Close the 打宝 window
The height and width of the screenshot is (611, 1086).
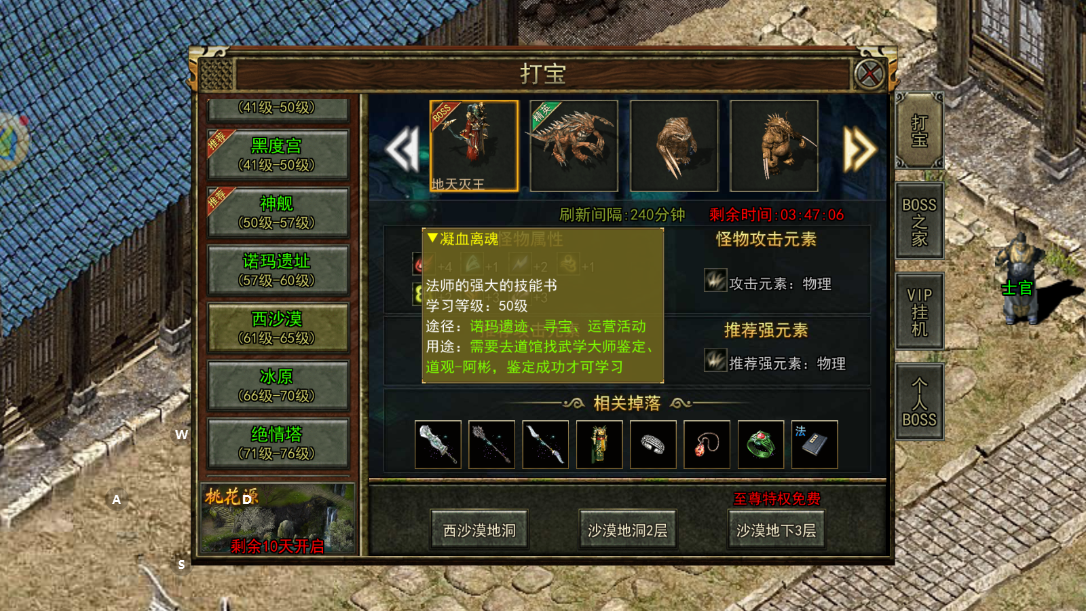coord(869,73)
